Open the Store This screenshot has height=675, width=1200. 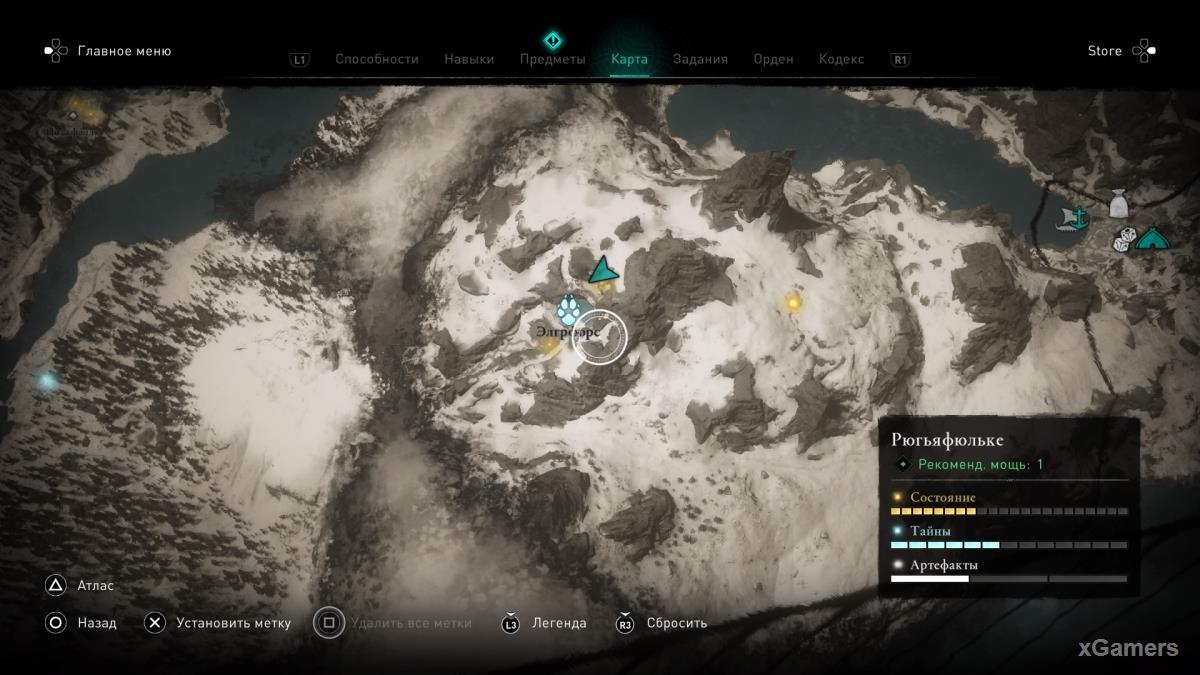1105,51
